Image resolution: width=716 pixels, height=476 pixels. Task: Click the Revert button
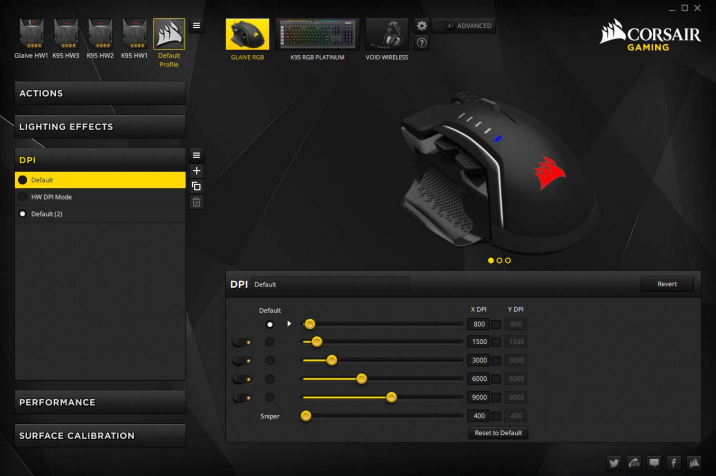(x=667, y=284)
